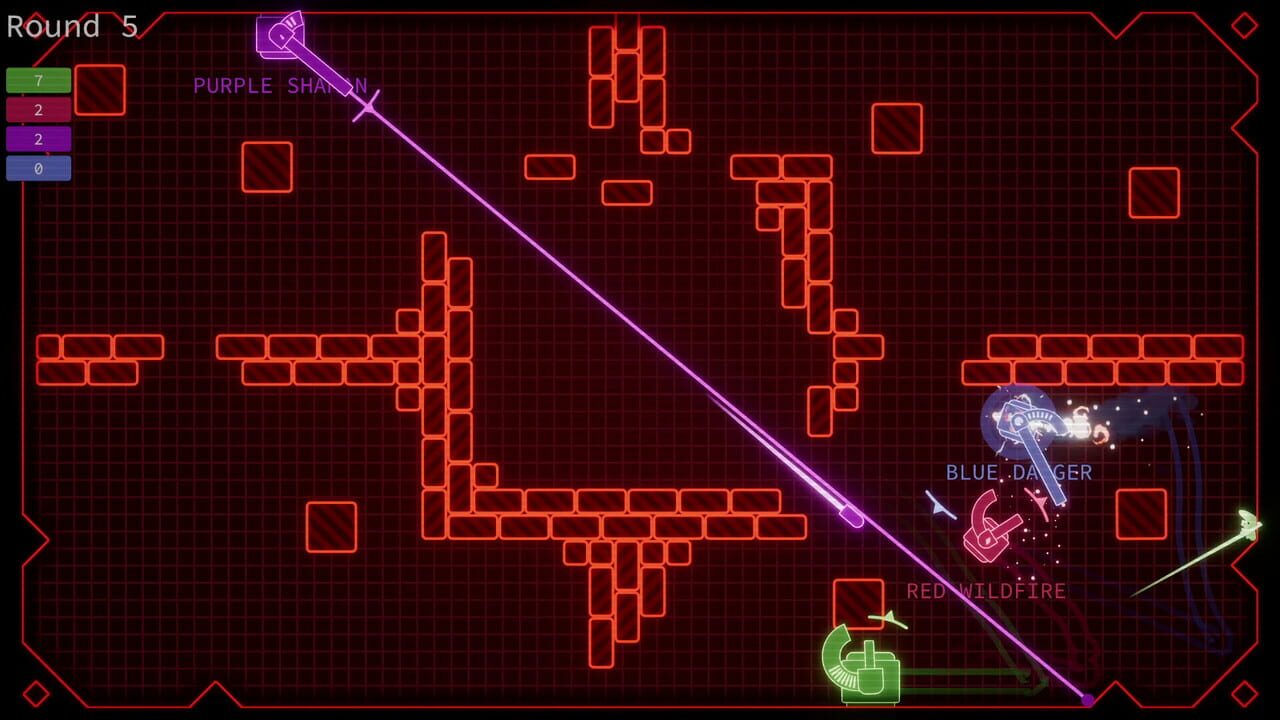Select the RED WILDFIRE name text

pos(984,591)
